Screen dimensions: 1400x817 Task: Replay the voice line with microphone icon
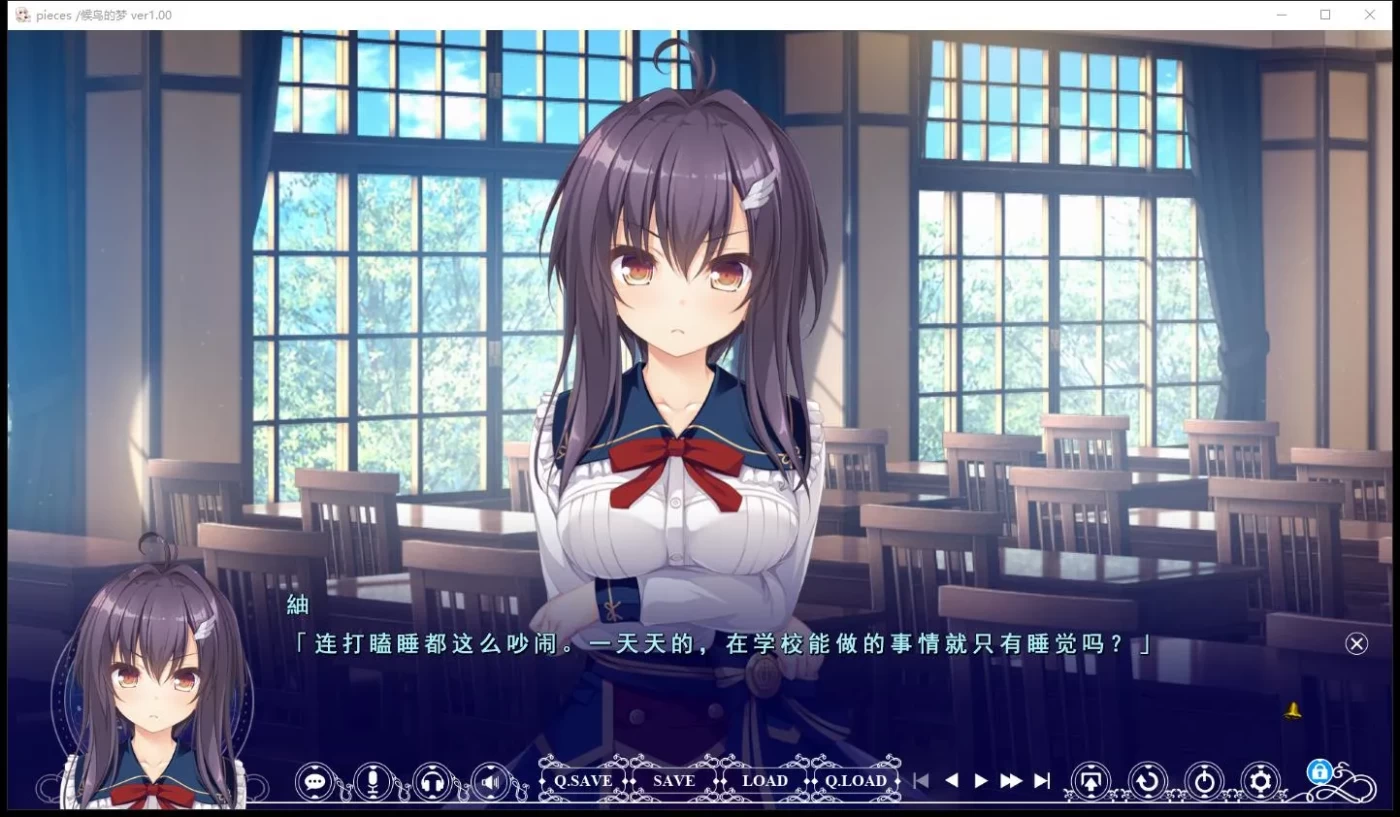pos(372,781)
